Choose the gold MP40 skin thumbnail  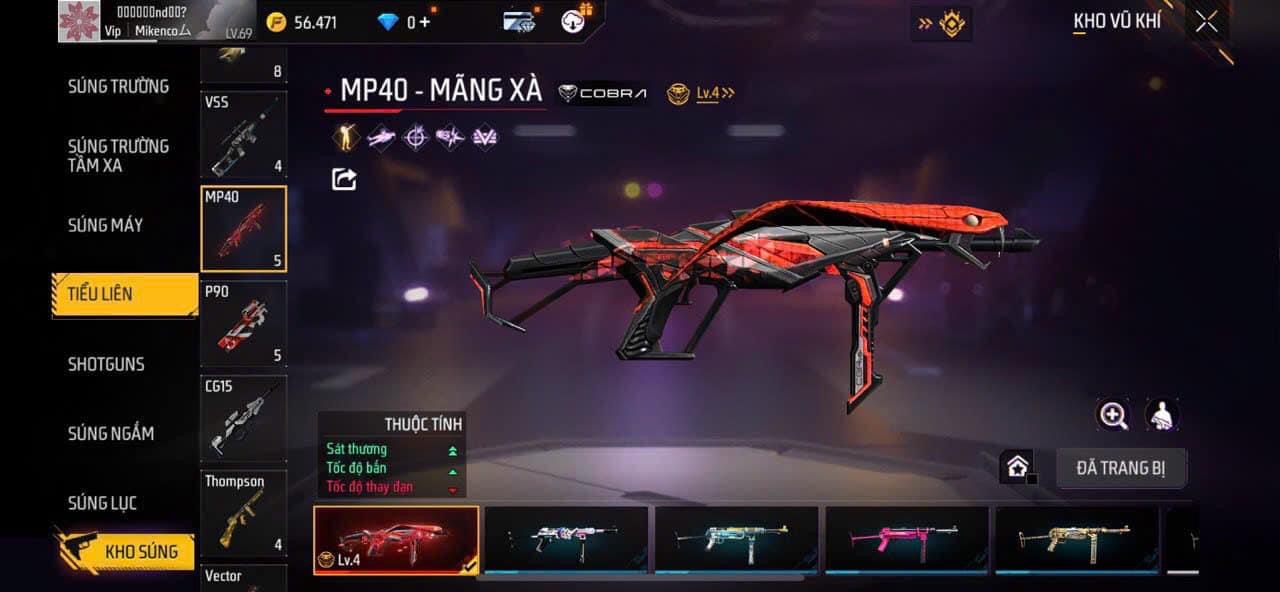1077,540
